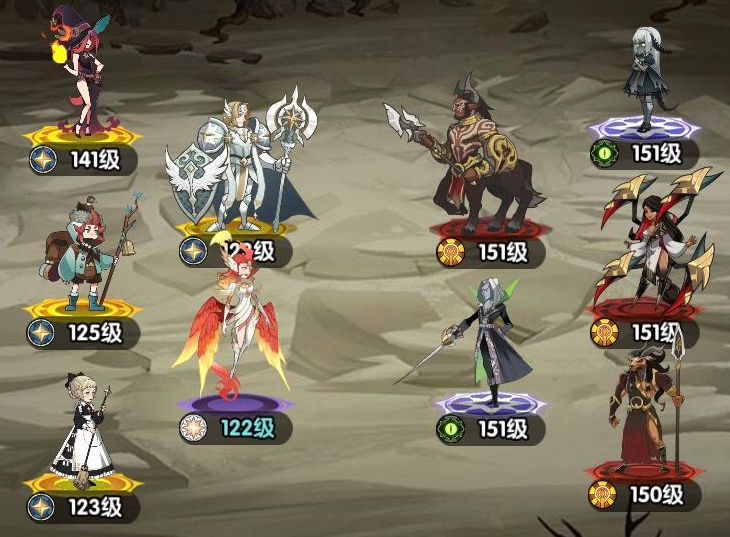This screenshot has height=537, width=730.
Task: Pick the armored knight with shield and staff
Action: 240,165
